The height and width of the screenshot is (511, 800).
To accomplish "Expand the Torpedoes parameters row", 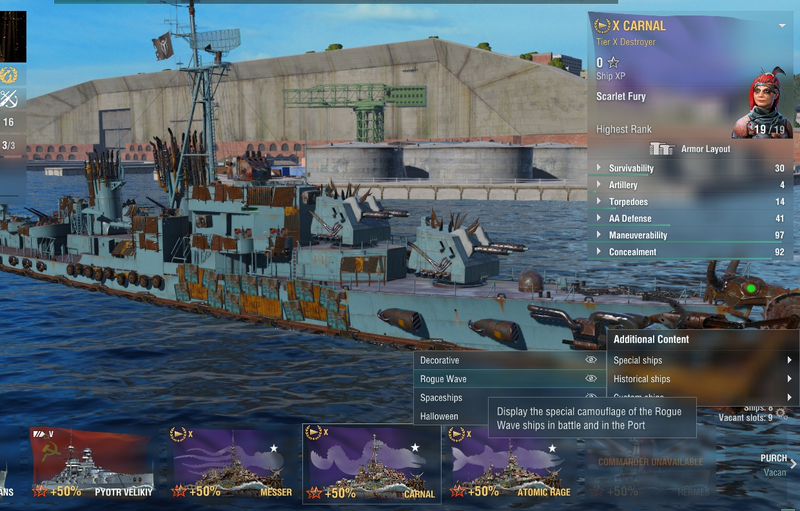I will [690, 202].
